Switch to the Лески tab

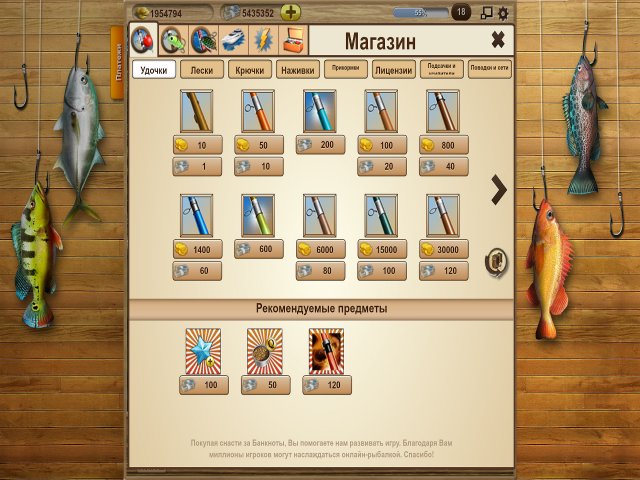[x=202, y=70]
